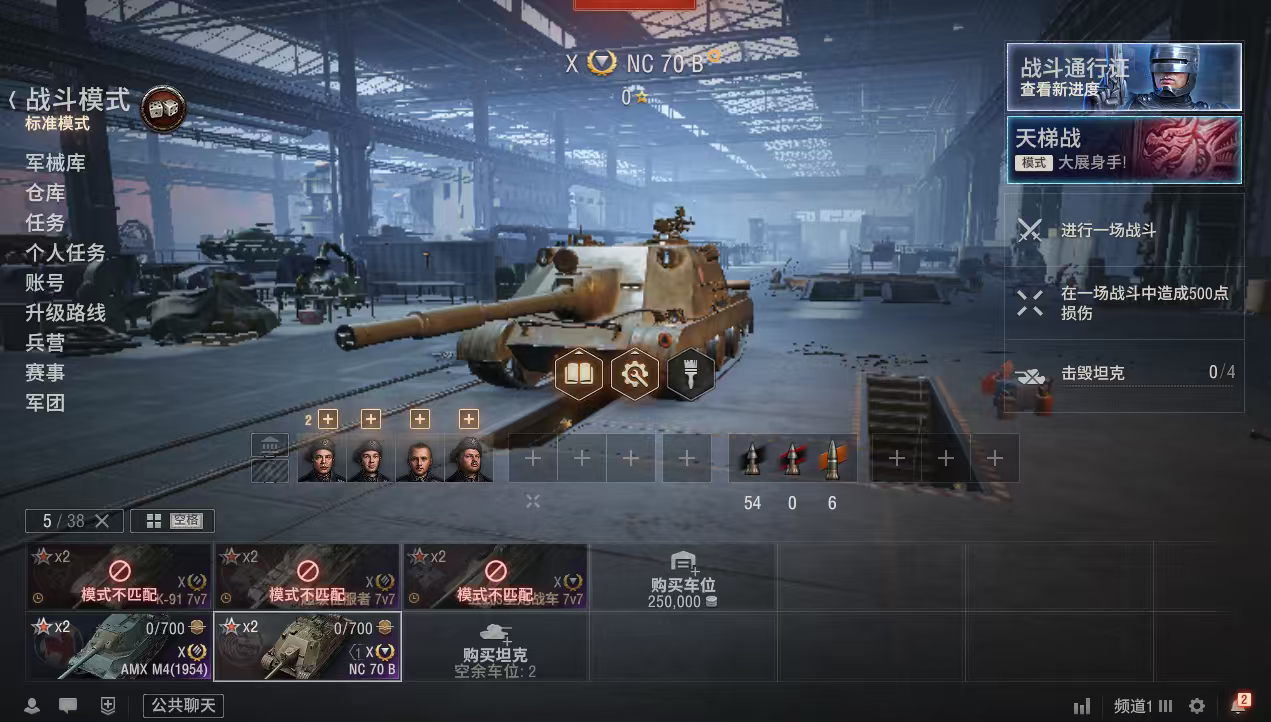Go to 仓库 storage
This screenshot has height=722, width=1271.
pos(46,193)
